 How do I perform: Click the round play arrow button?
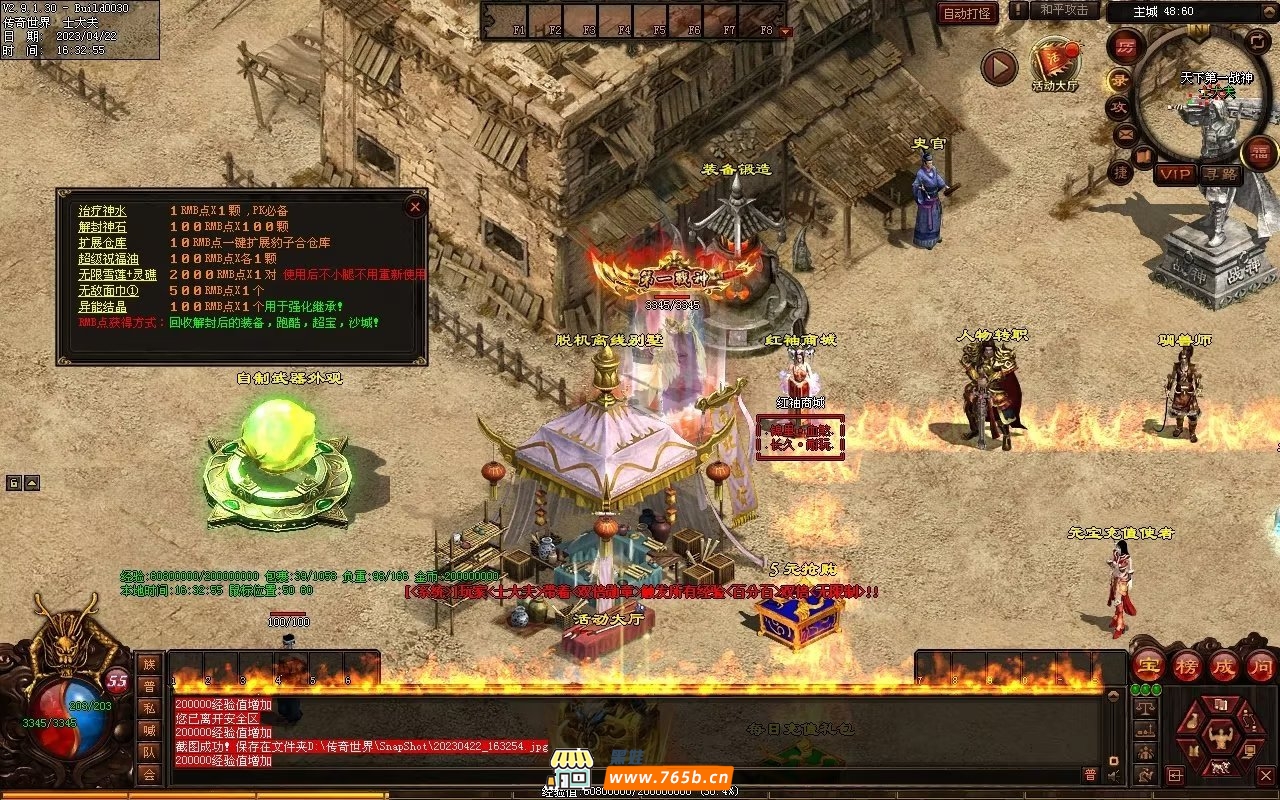click(x=998, y=68)
